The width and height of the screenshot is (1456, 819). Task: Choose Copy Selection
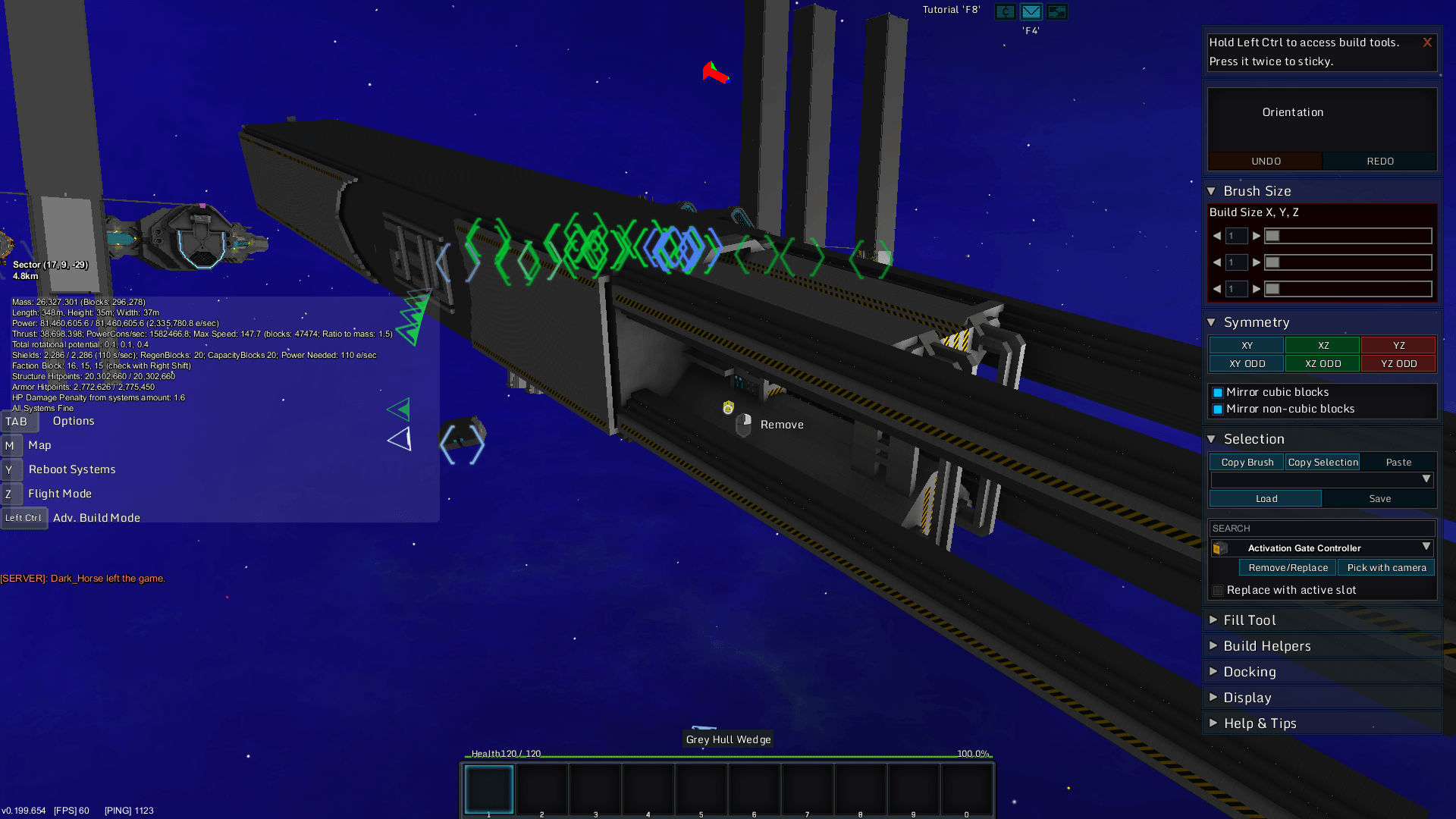point(1323,463)
